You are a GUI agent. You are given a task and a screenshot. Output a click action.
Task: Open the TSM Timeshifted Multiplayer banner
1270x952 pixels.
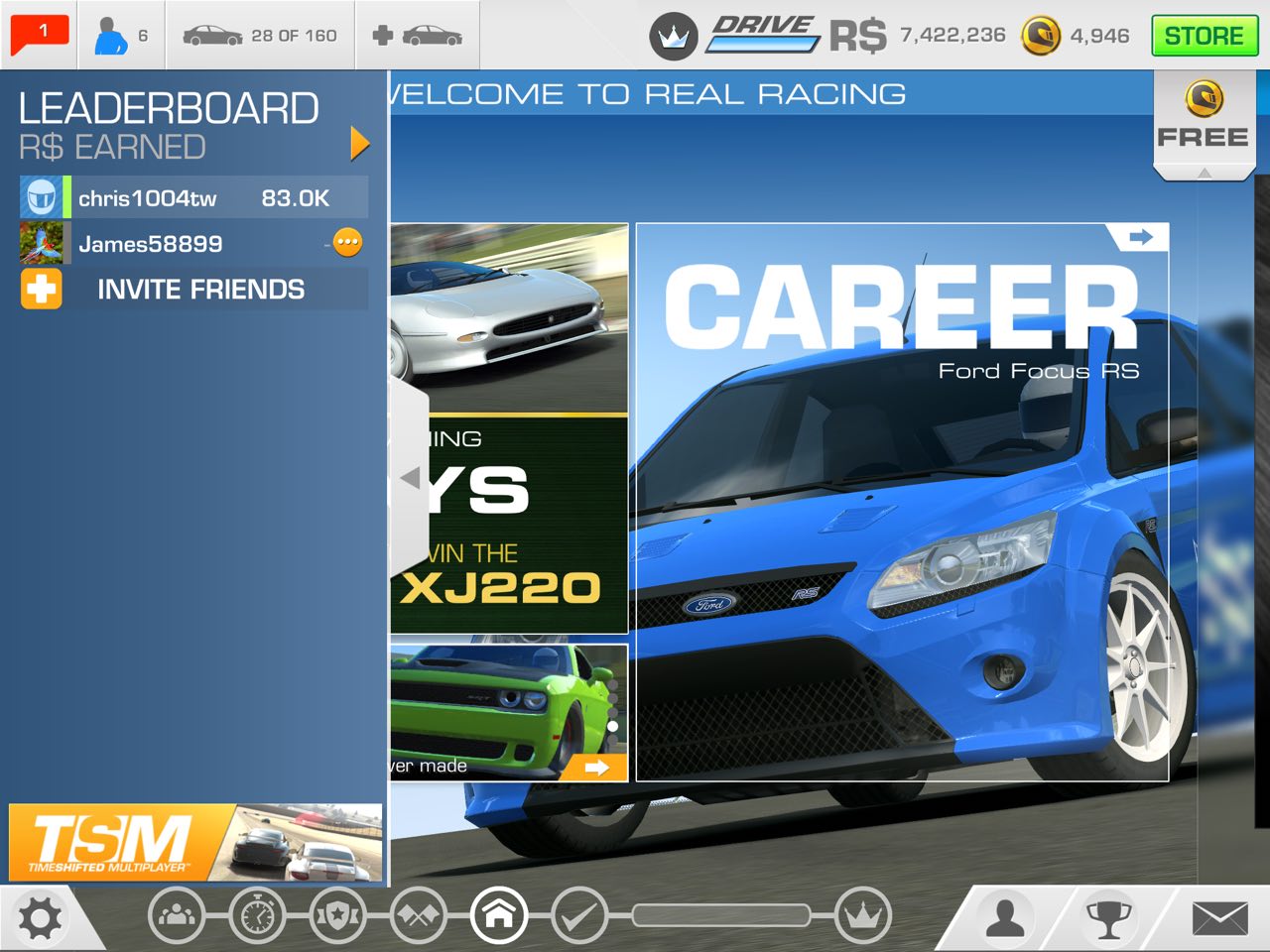click(195, 843)
